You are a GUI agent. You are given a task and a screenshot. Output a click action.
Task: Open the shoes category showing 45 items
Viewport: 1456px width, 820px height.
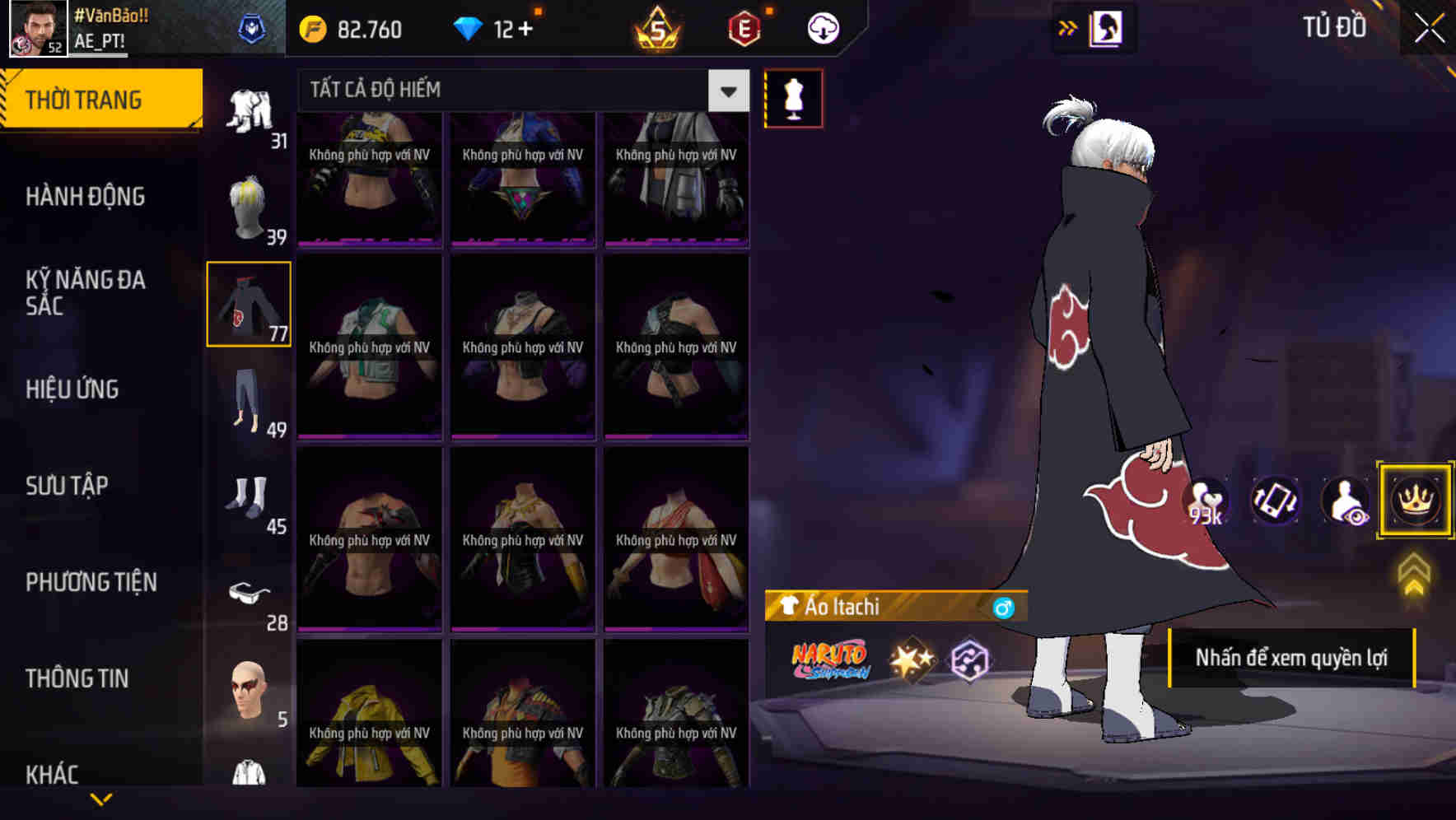tap(248, 496)
